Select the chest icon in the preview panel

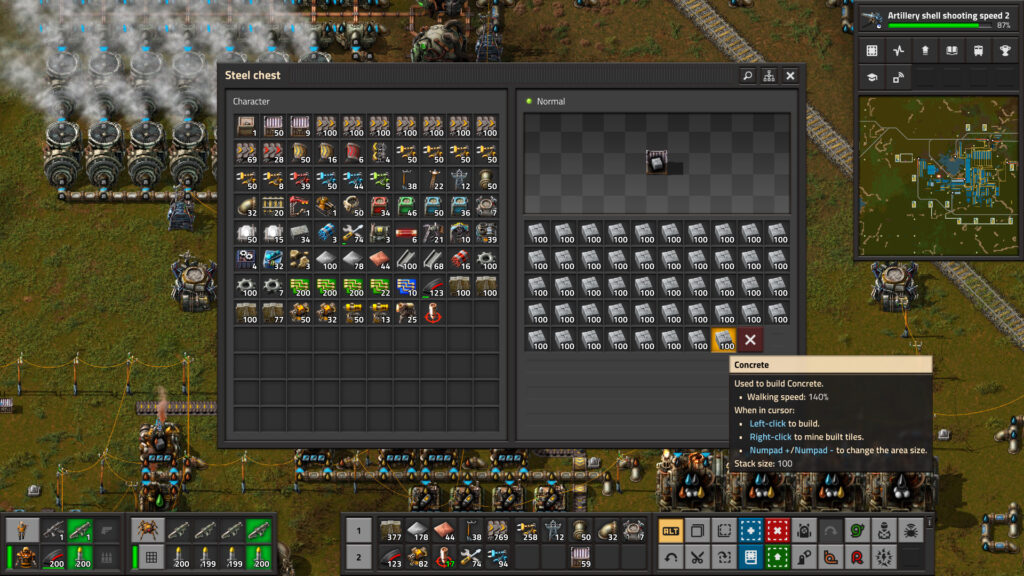tap(657, 161)
